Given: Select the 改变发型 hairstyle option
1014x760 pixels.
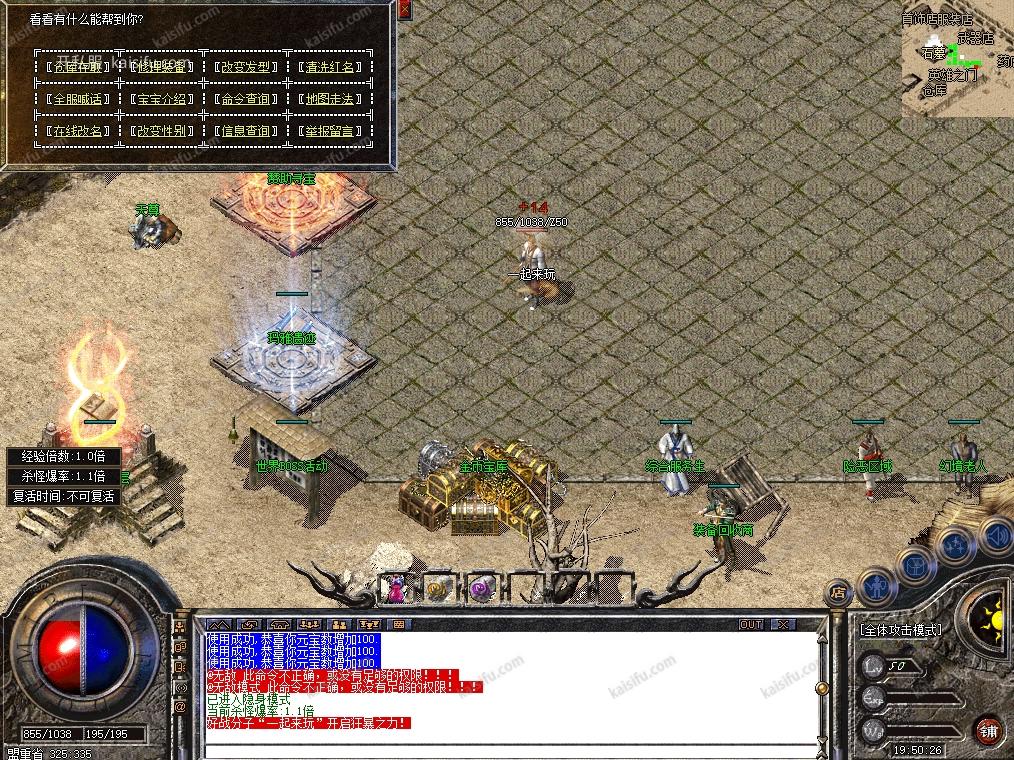Looking at the screenshot, I should pos(245,67).
